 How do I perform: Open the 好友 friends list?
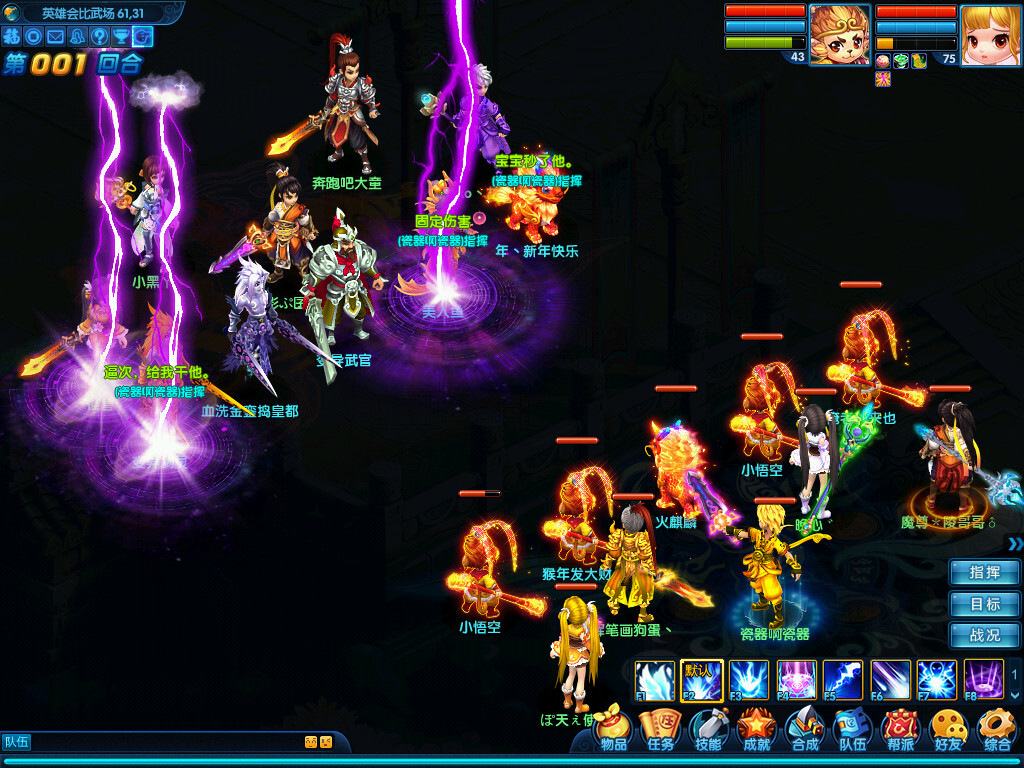(948, 728)
